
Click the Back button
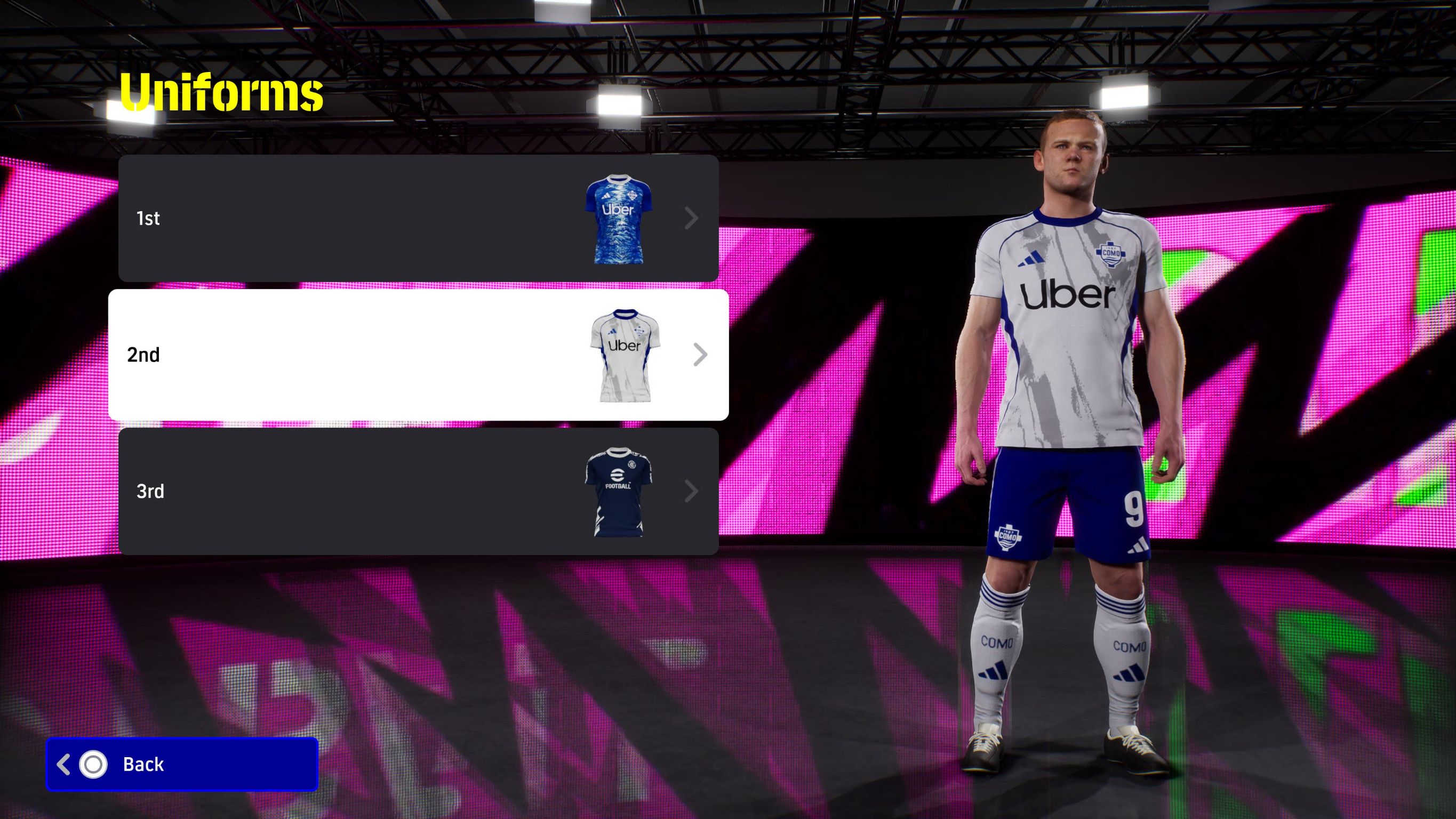click(x=182, y=764)
